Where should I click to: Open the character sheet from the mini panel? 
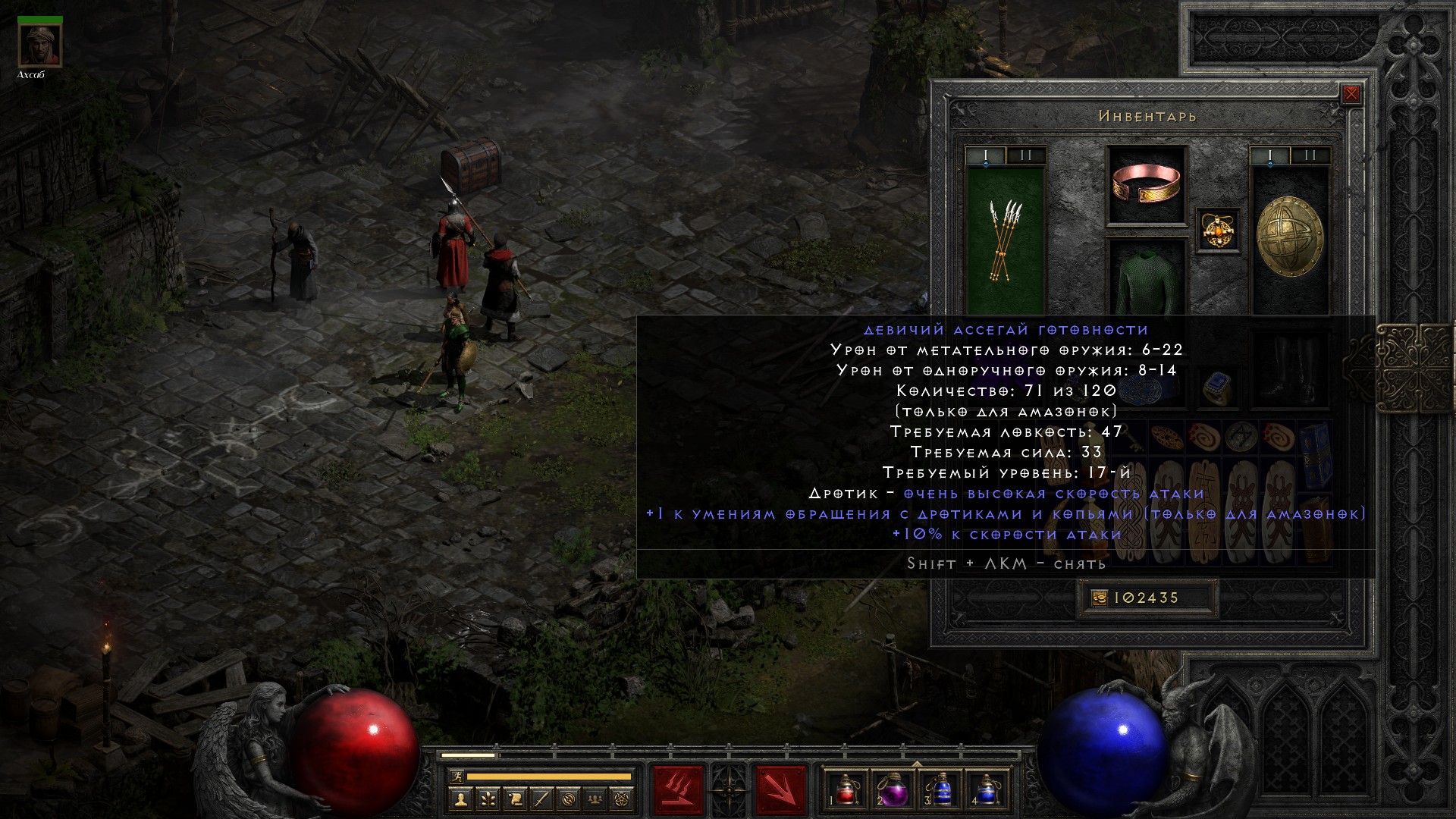click(x=460, y=799)
